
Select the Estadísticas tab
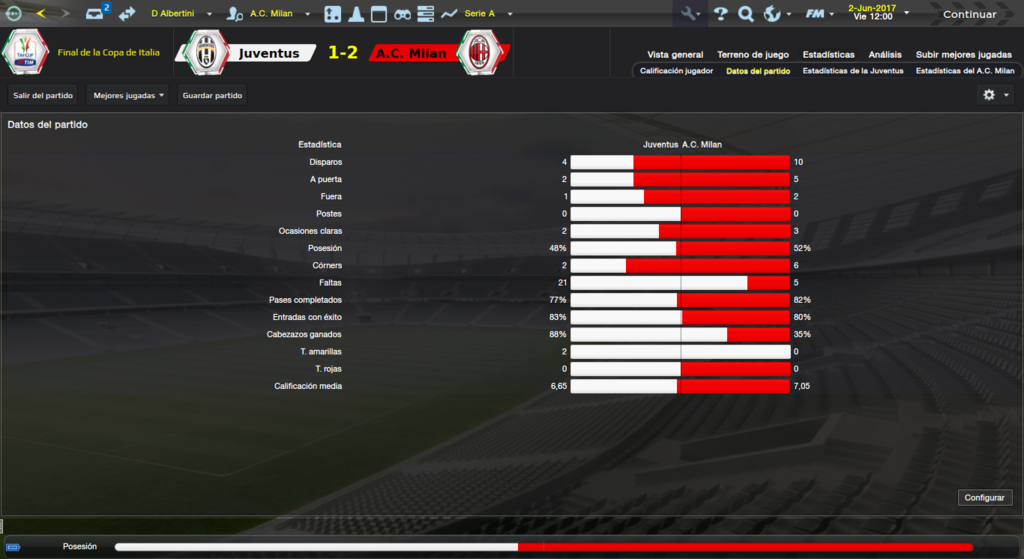(829, 55)
